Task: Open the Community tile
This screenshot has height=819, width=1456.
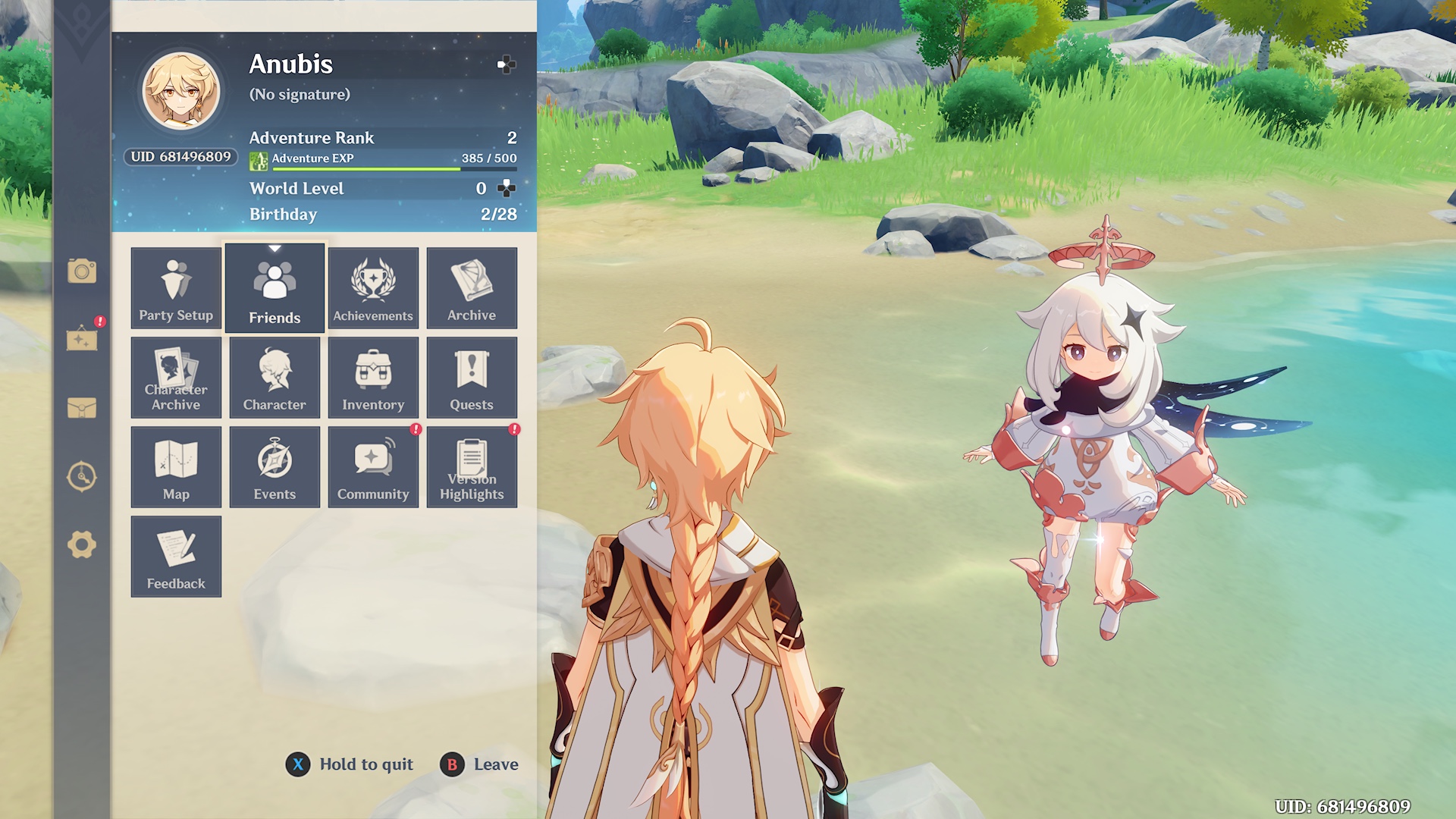Action: click(373, 467)
